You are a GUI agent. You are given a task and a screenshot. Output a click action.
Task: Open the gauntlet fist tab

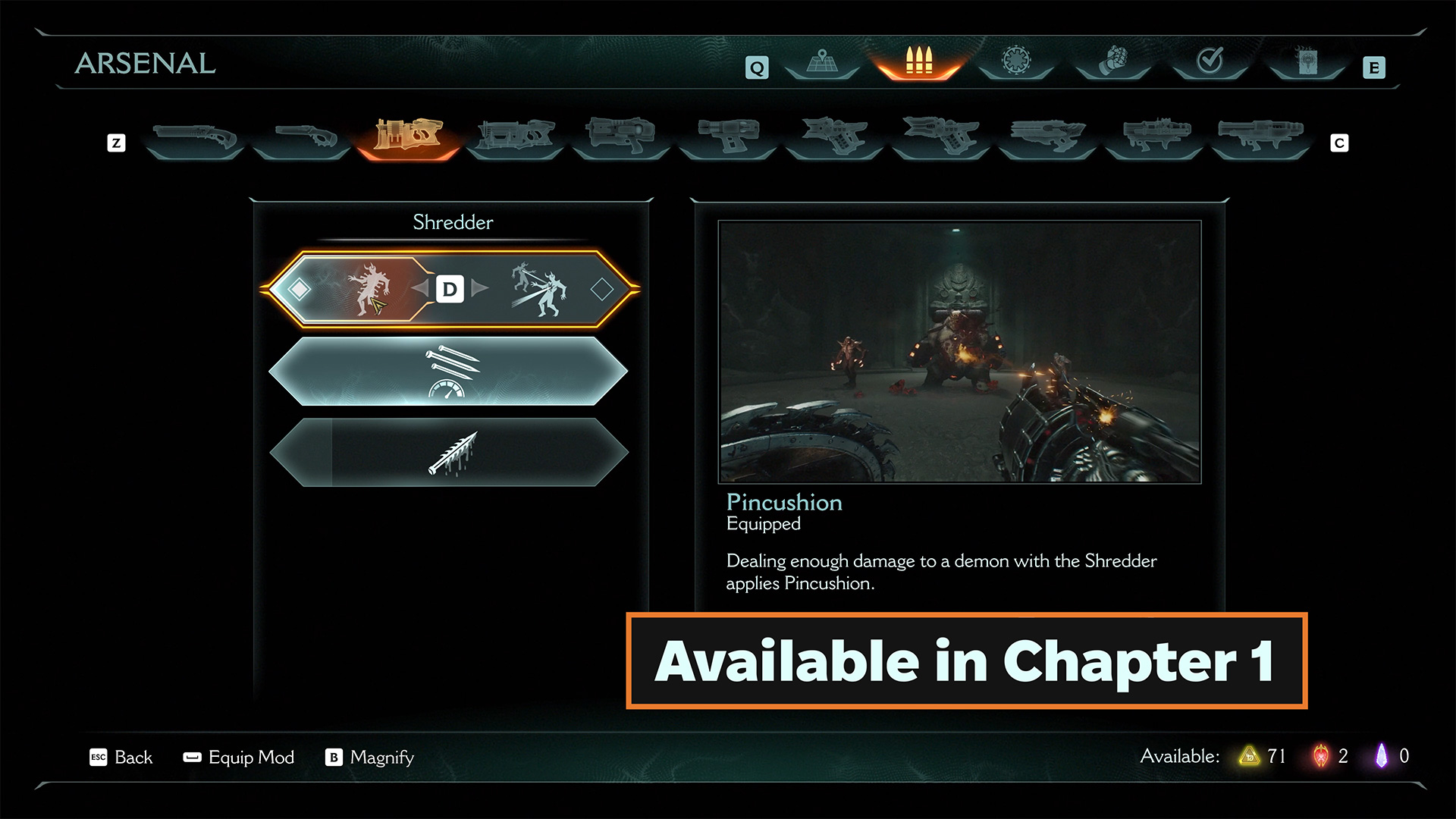point(1112,62)
